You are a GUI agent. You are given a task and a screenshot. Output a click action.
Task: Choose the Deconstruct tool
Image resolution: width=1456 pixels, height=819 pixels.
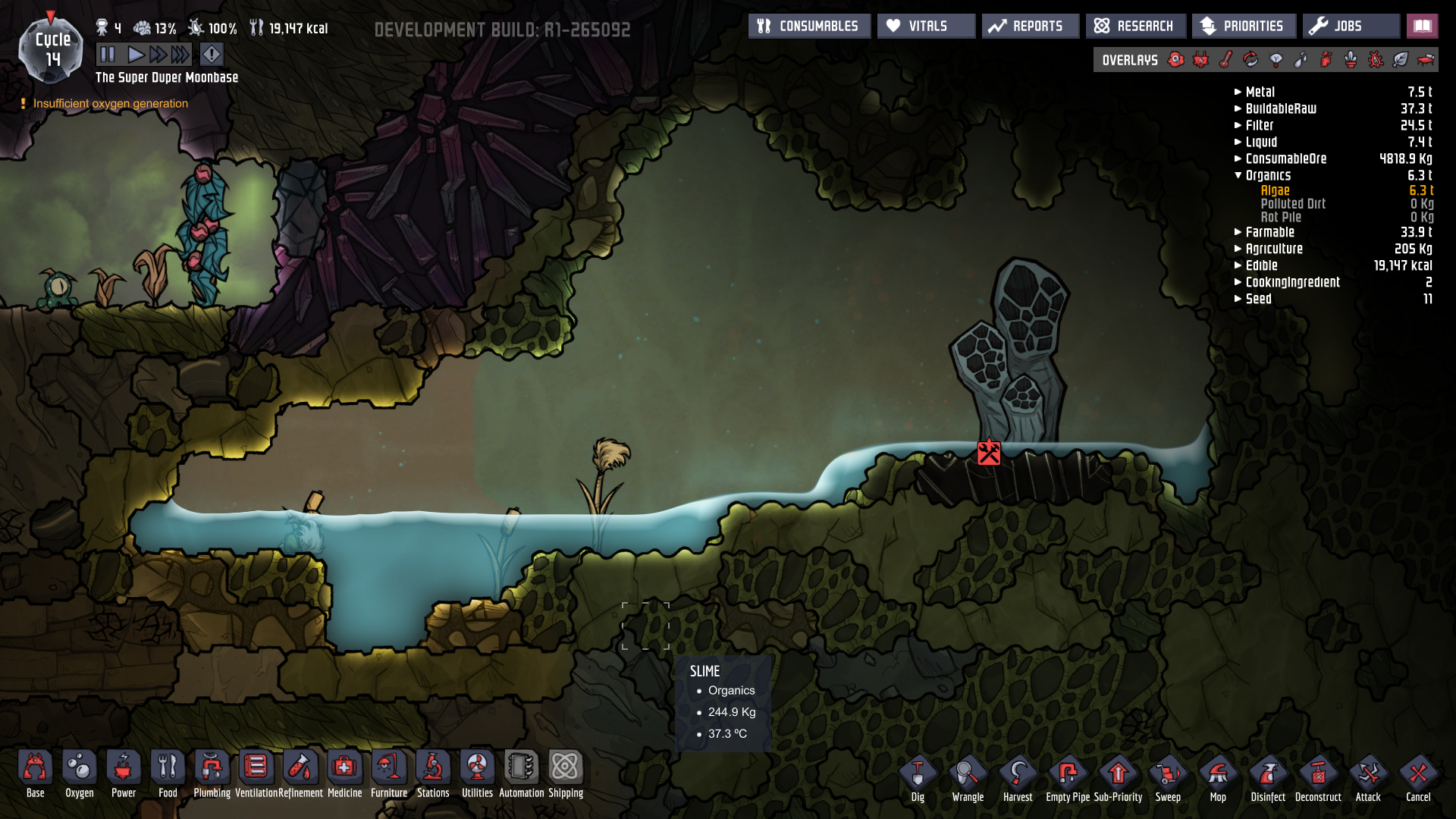1318,779
